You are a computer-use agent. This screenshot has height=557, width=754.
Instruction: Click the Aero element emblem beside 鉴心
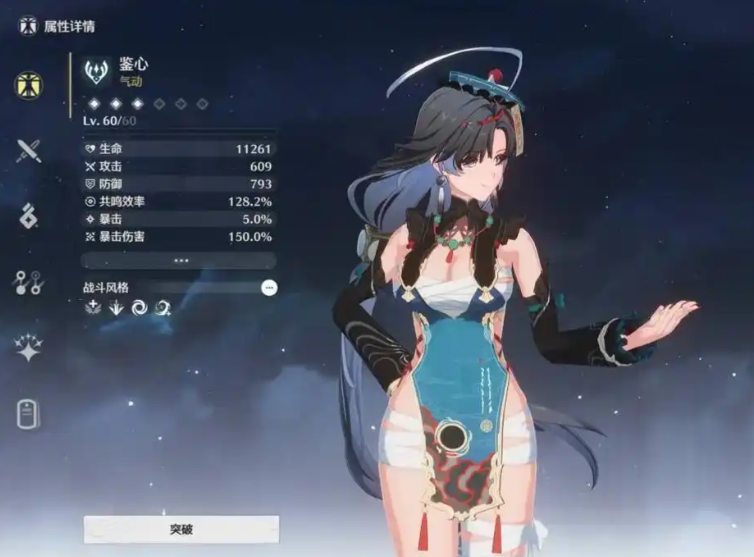[97, 71]
